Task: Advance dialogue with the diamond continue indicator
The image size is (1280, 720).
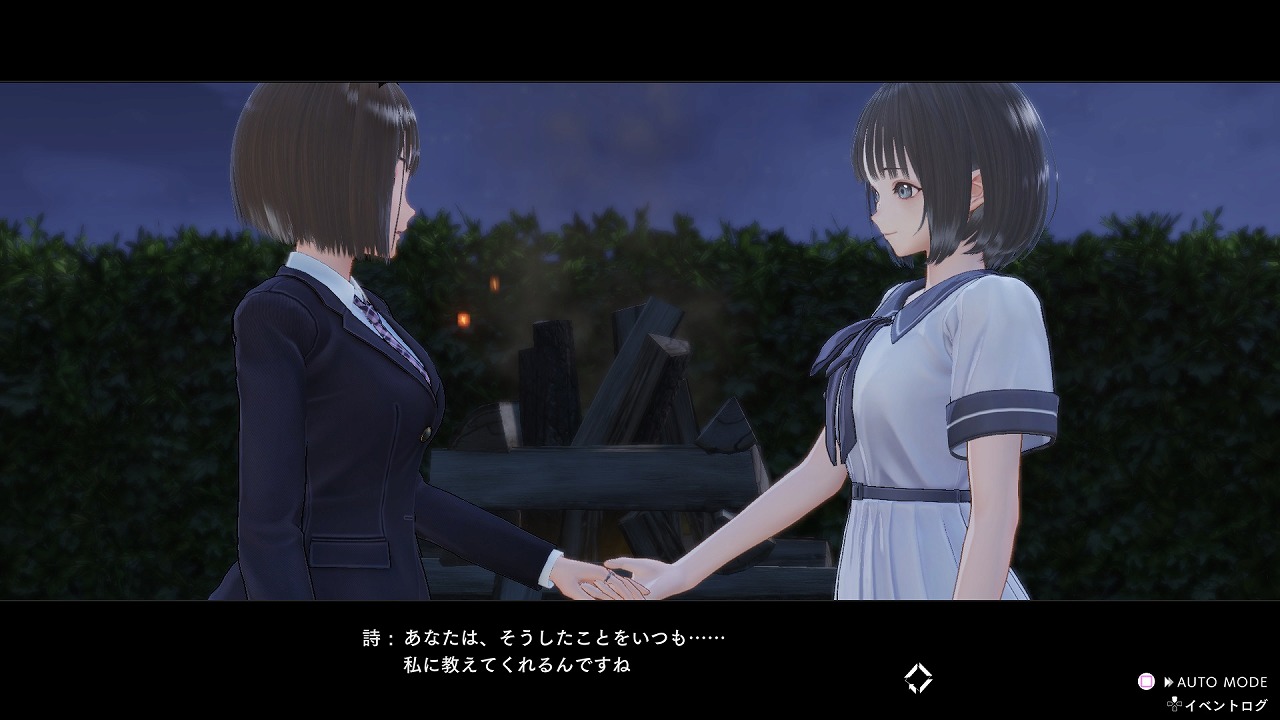Action: click(x=918, y=679)
